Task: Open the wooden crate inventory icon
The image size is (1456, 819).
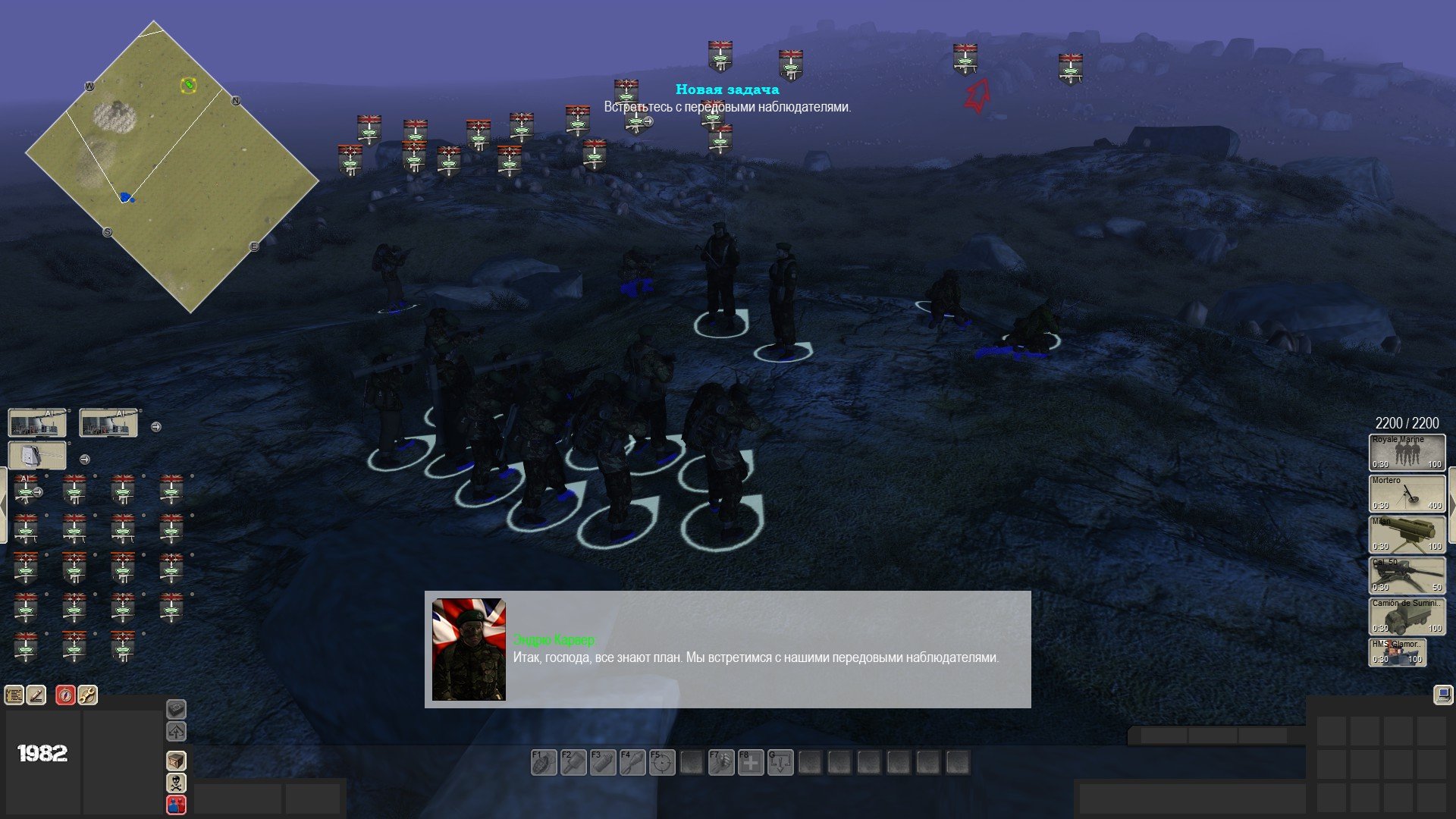Action: tap(176, 761)
